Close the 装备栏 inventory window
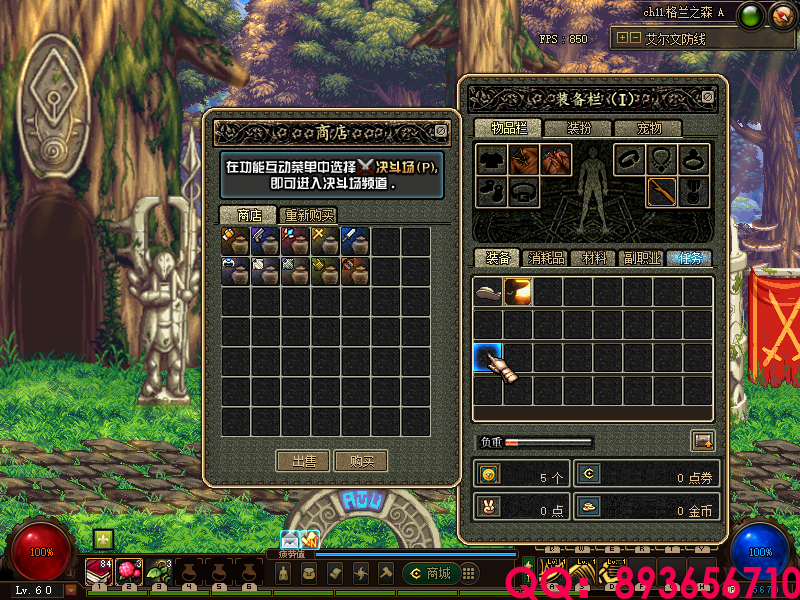 click(x=708, y=97)
